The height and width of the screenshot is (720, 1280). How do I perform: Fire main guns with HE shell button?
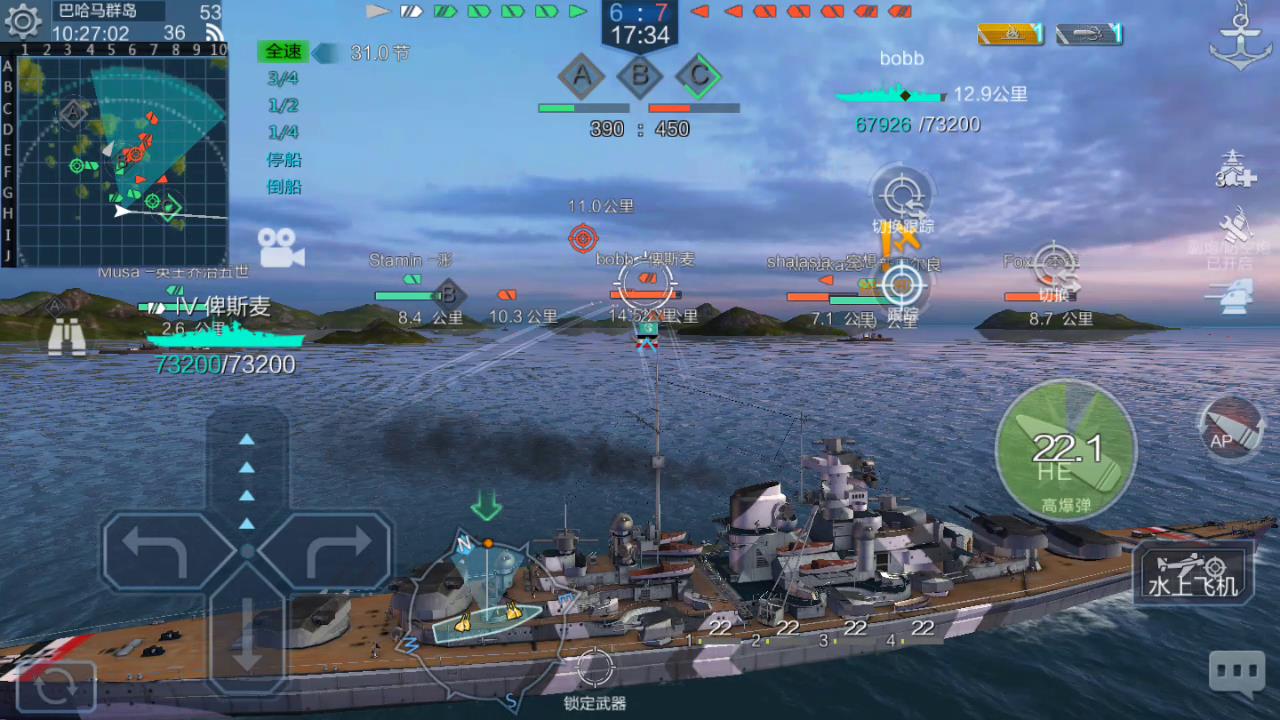pyautogui.click(x=1066, y=451)
